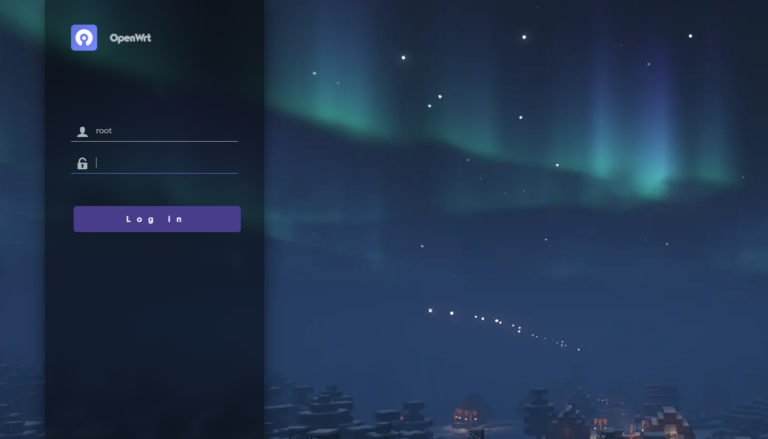The height and width of the screenshot is (439, 768).
Task: Focus the root username field
Action: pos(164,131)
